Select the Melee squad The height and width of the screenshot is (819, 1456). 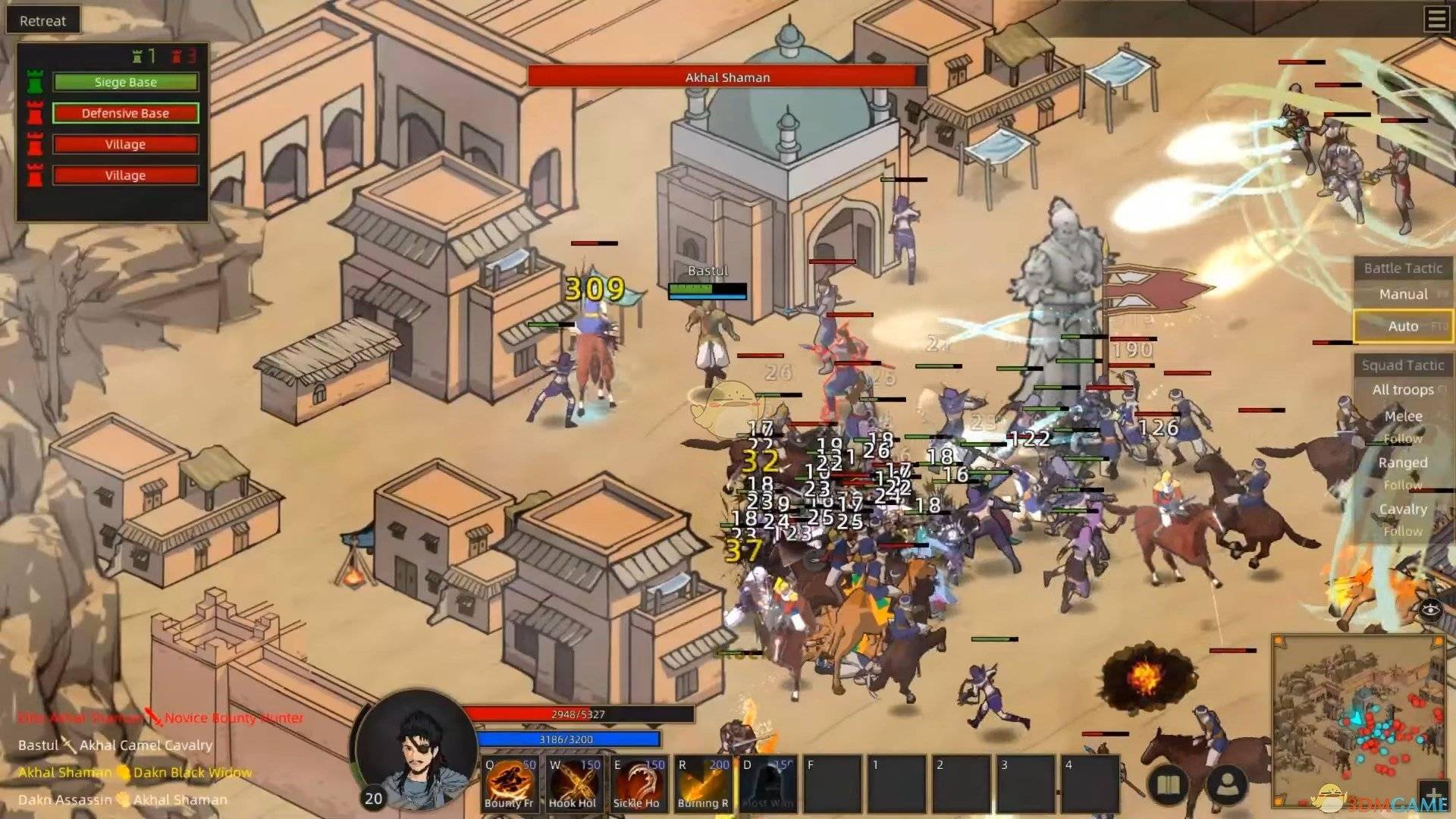tap(1403, 416)
